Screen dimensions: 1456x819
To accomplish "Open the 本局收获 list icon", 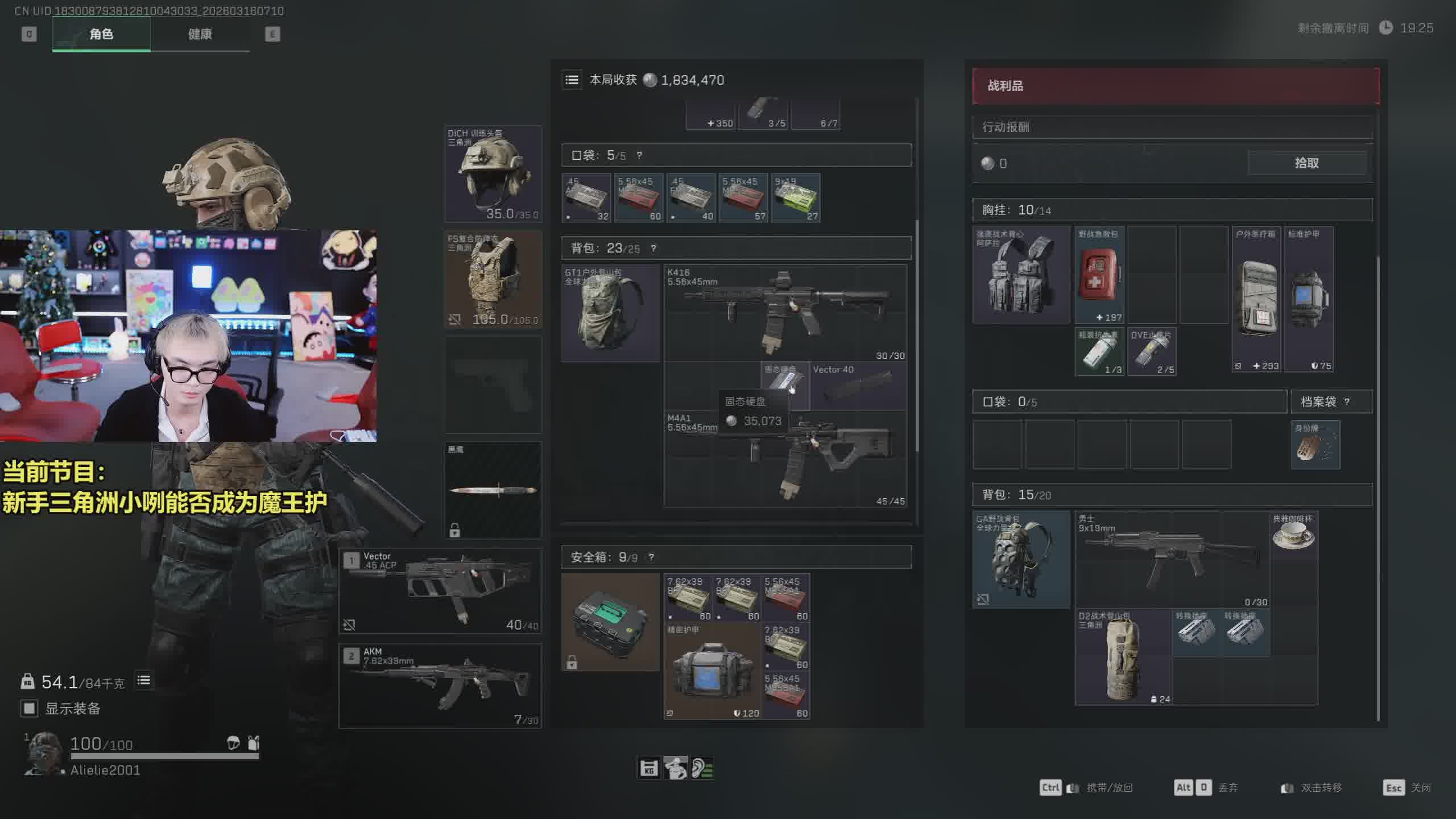I will [x=572, y=80].
